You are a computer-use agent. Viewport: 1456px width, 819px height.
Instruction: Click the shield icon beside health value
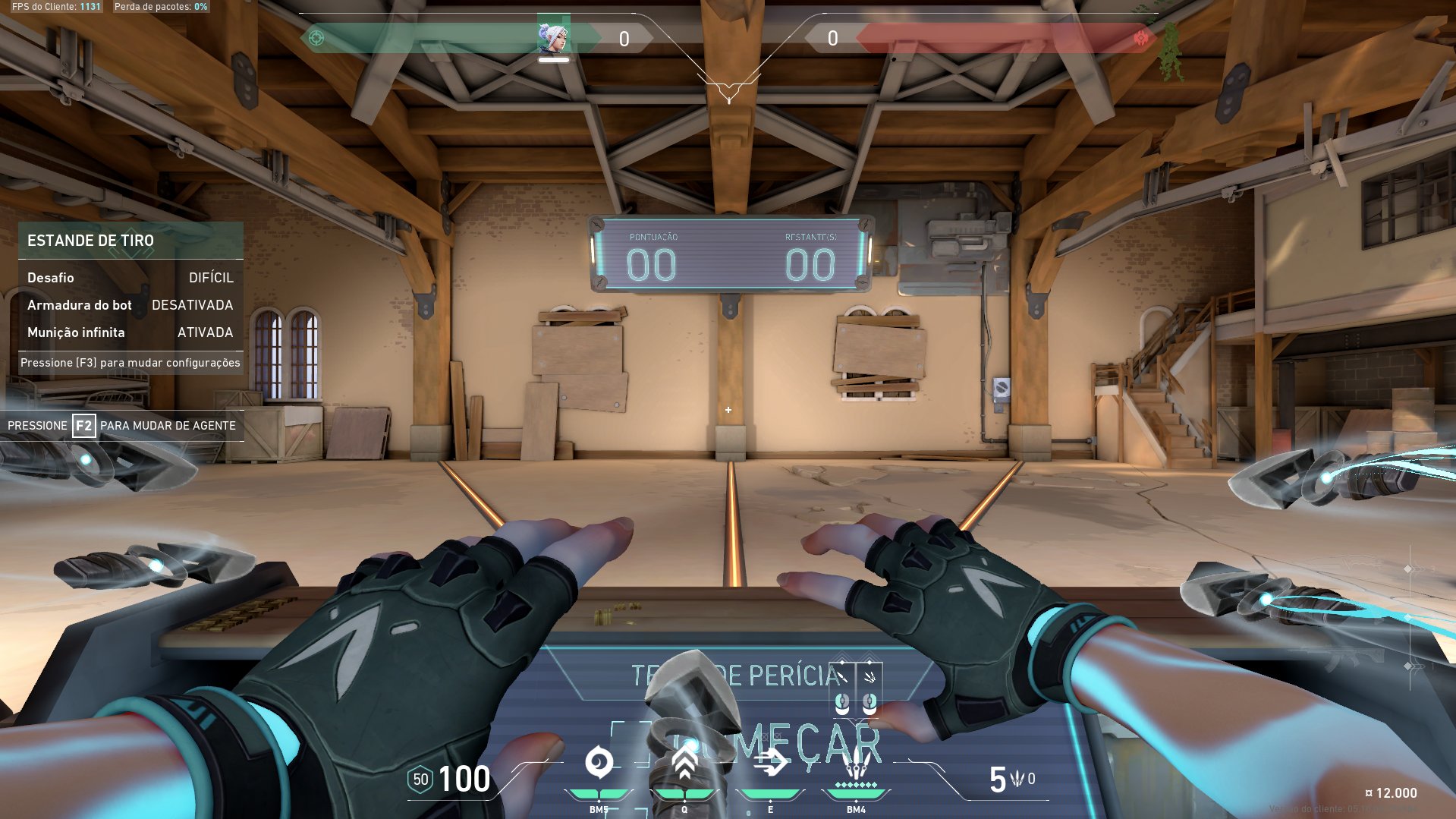point(419,780)
